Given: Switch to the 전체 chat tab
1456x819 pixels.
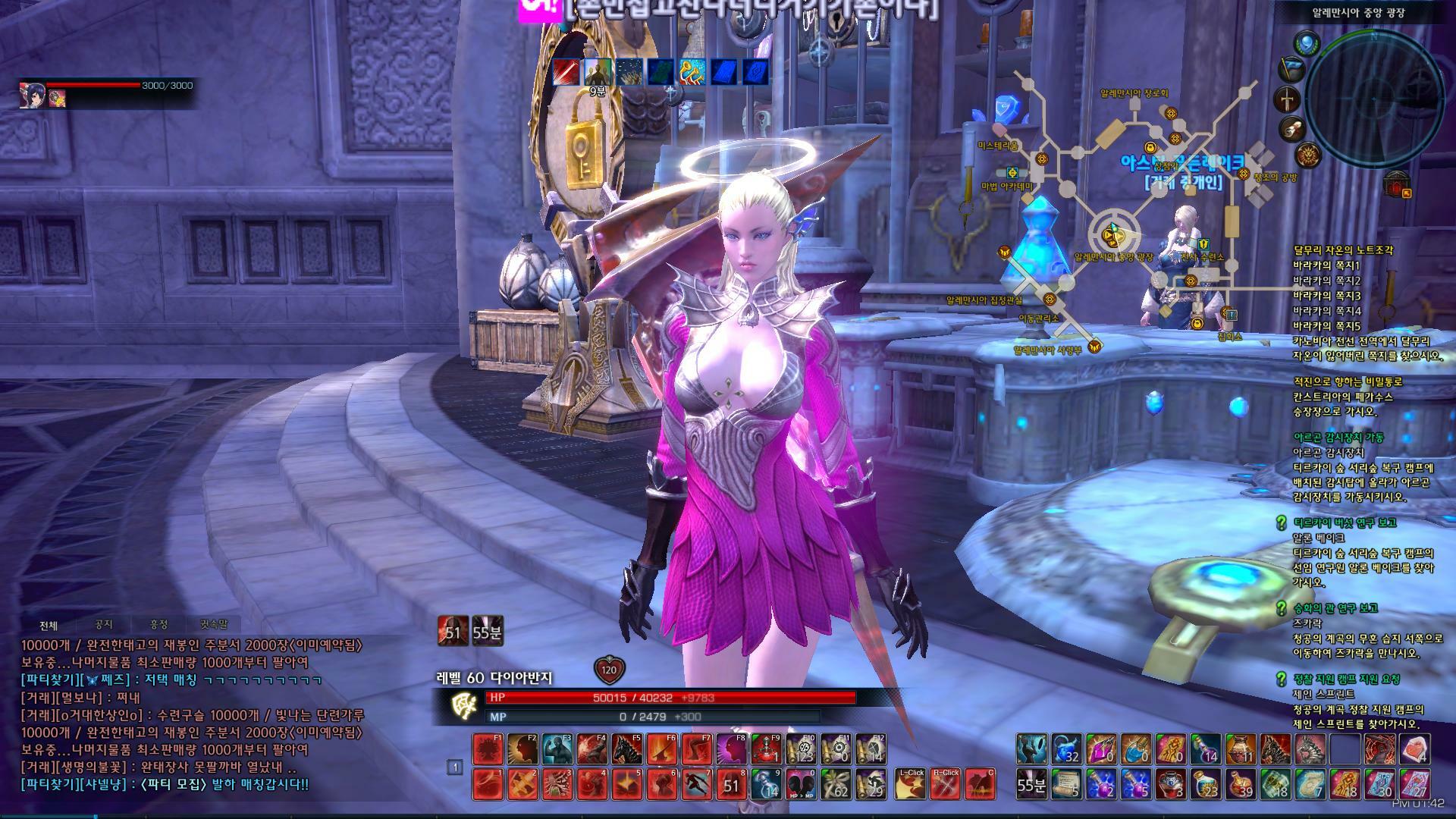Looking at the screenshot, I should 49,626.
